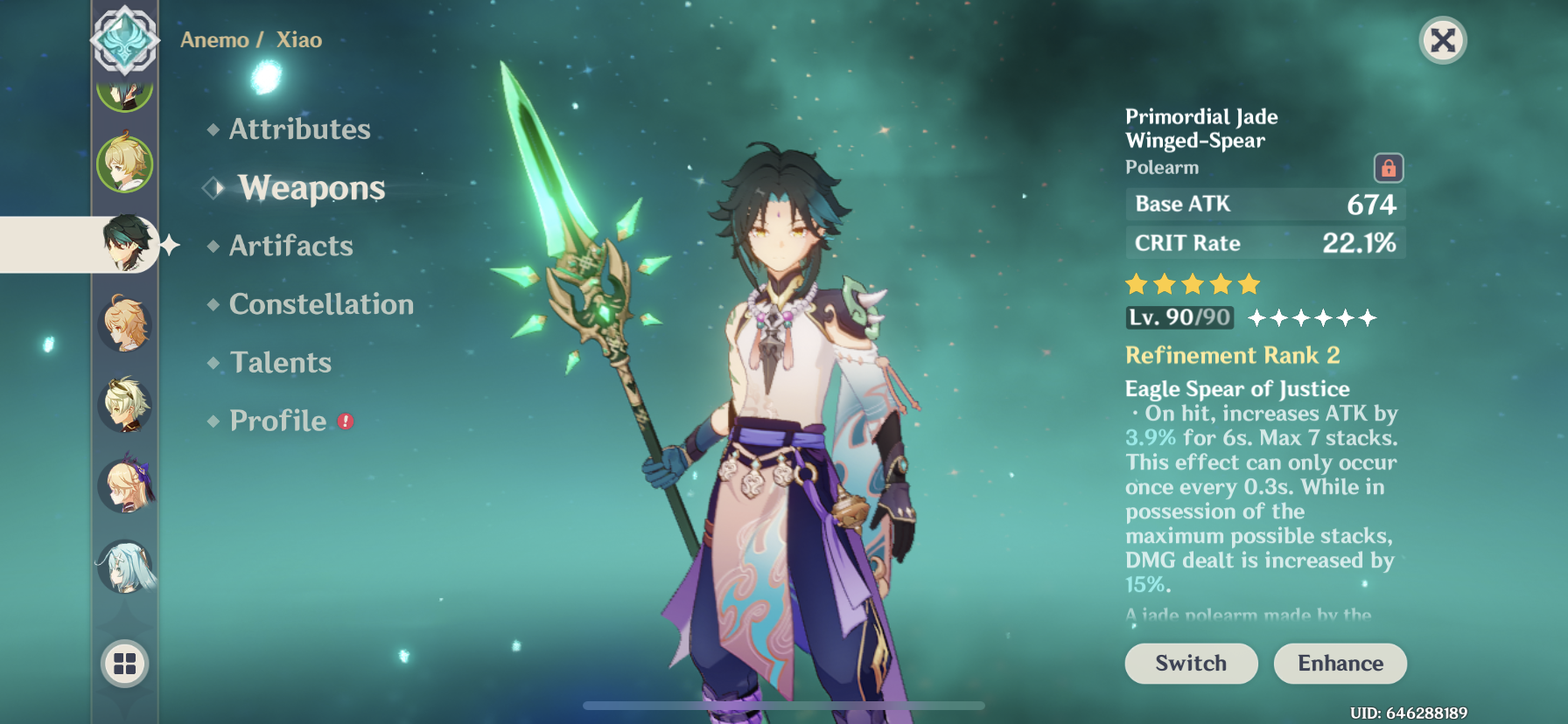Image resolution: width=1568 pixels, height=724 pixels.
Task: View the Constellation section
Action: (320, 303)
